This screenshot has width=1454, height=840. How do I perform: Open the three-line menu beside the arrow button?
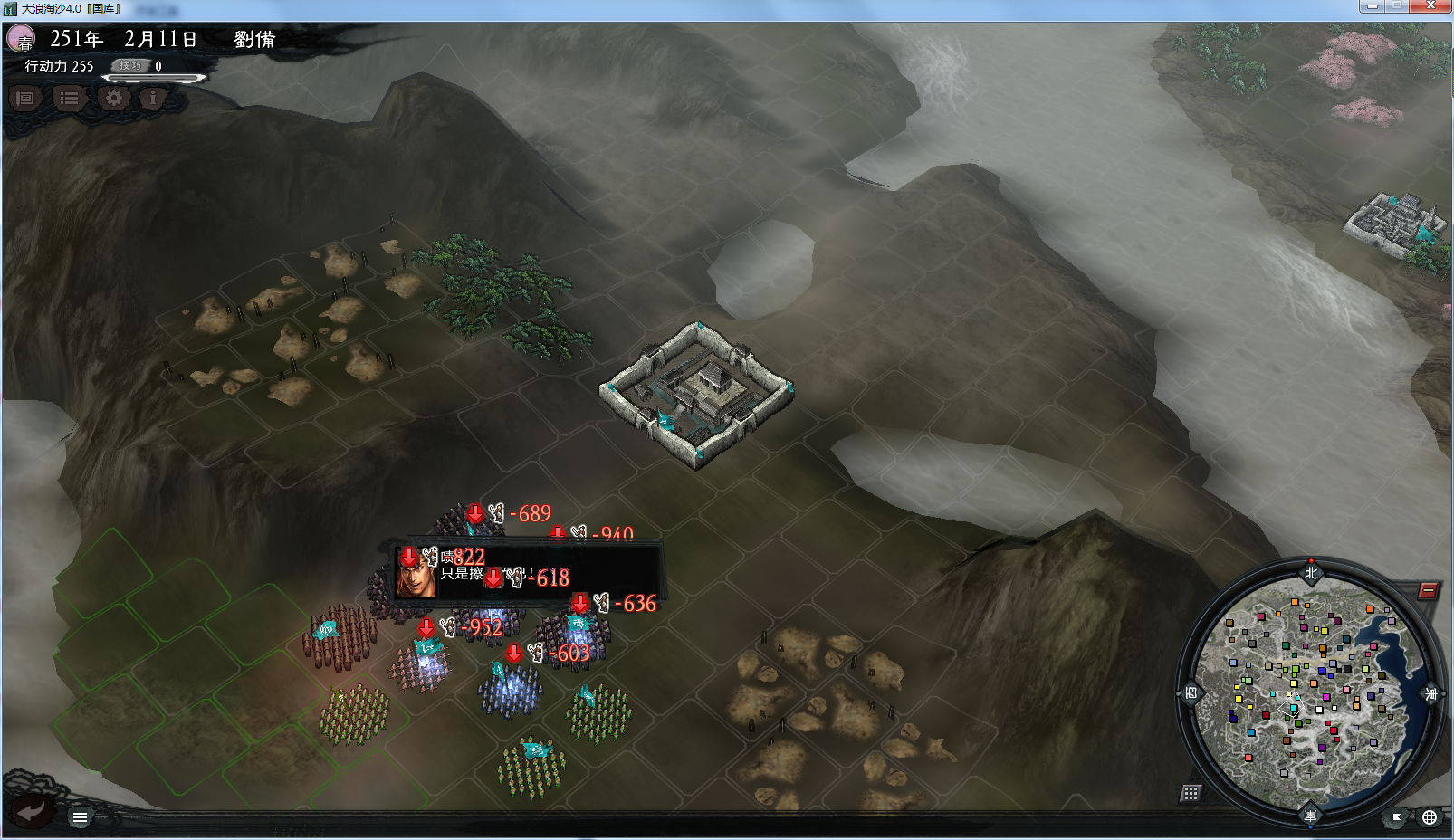pos(80,817)
